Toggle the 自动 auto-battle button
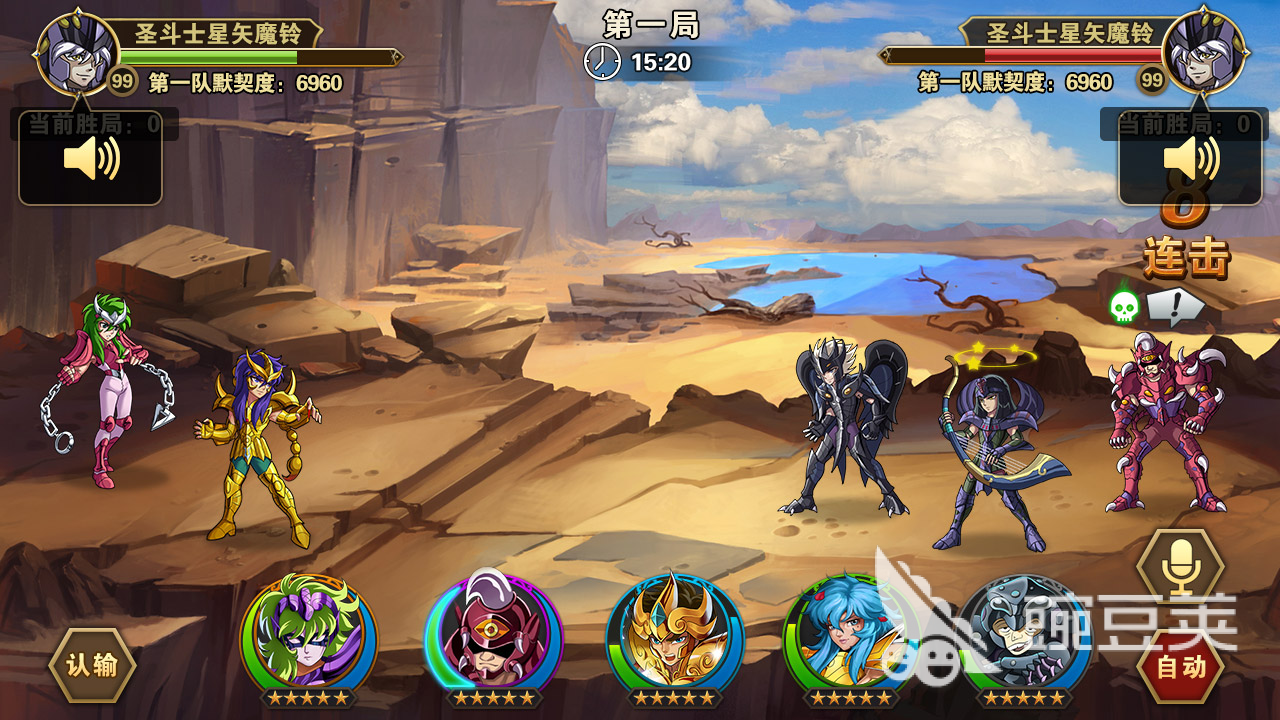 click(1180, 666)
